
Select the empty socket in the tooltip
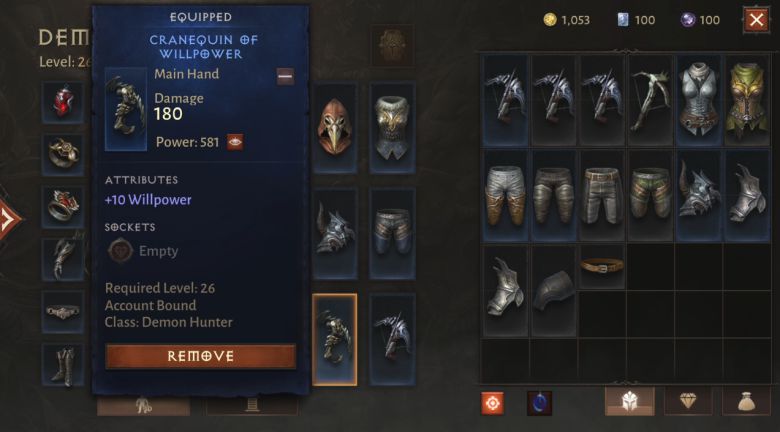click(x=120, y=251)
